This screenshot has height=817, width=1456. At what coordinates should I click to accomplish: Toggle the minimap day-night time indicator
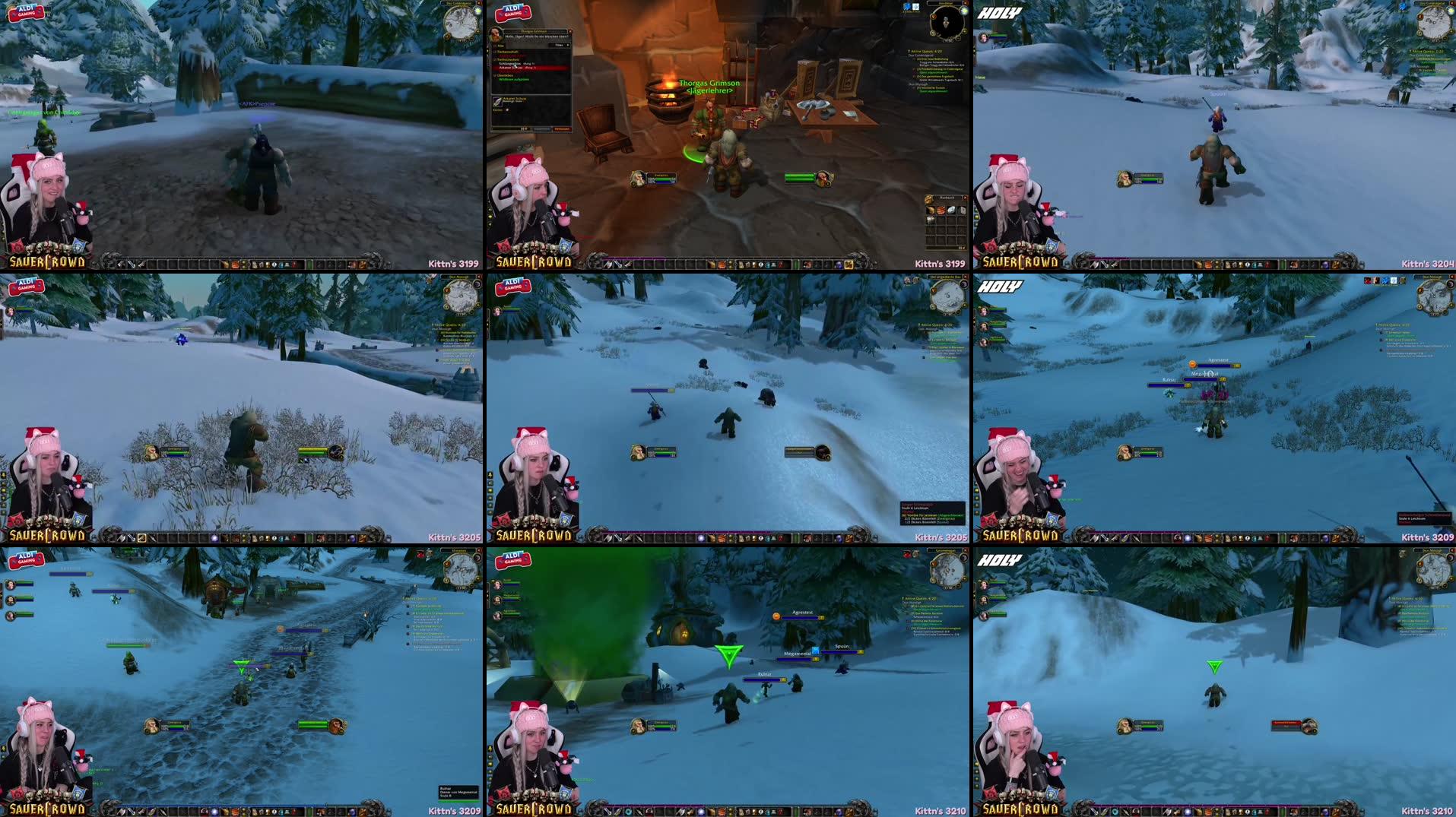pyautogui.click(x=963, y=11)
